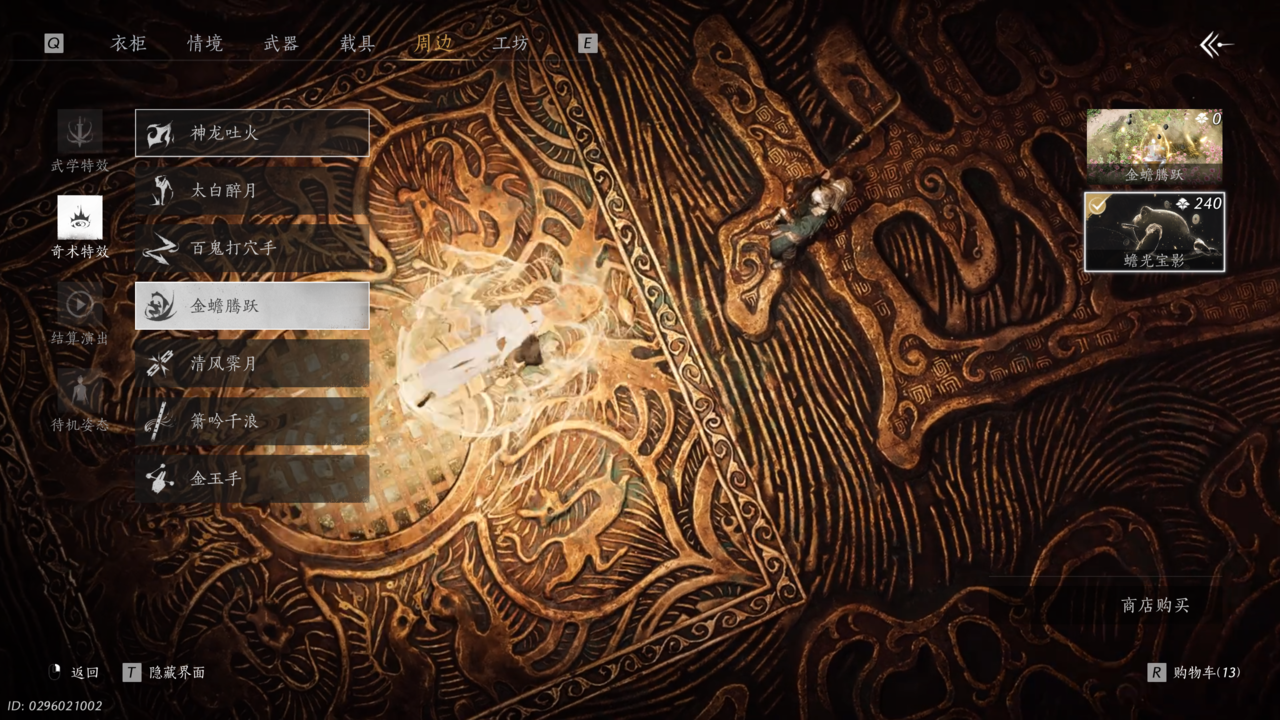This screenshot has height=720, width=1280.
Task: Select the 武器 weapons tab
Action: [281, 43]
